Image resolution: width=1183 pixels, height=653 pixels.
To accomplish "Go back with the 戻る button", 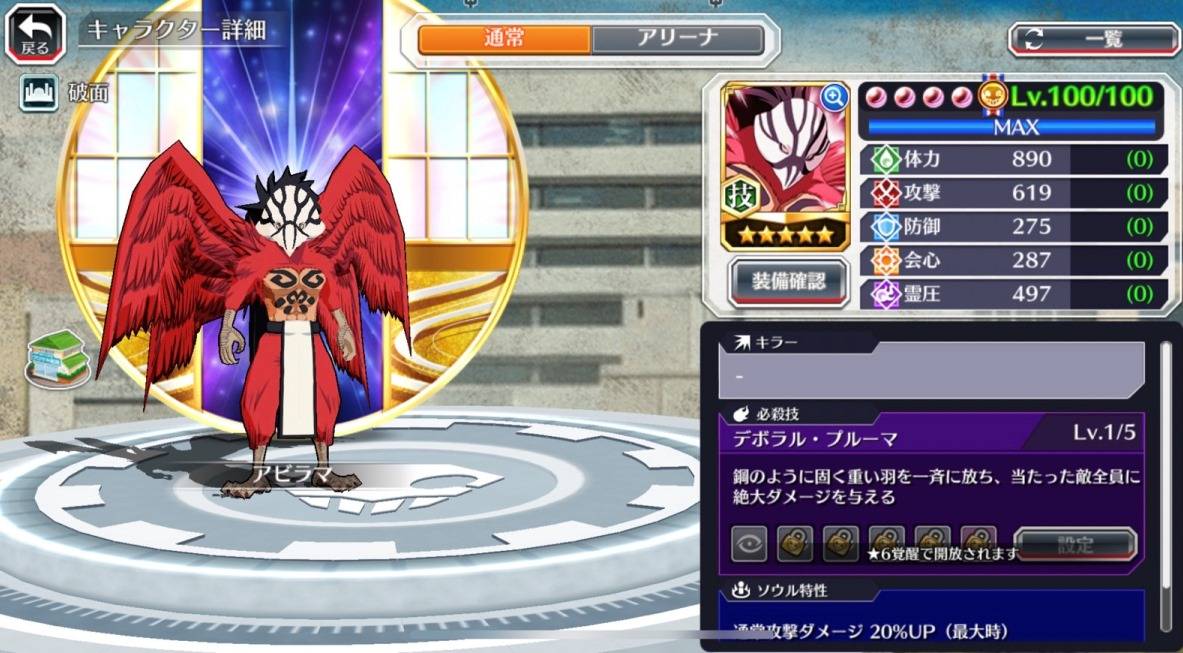I will [35, 34].
